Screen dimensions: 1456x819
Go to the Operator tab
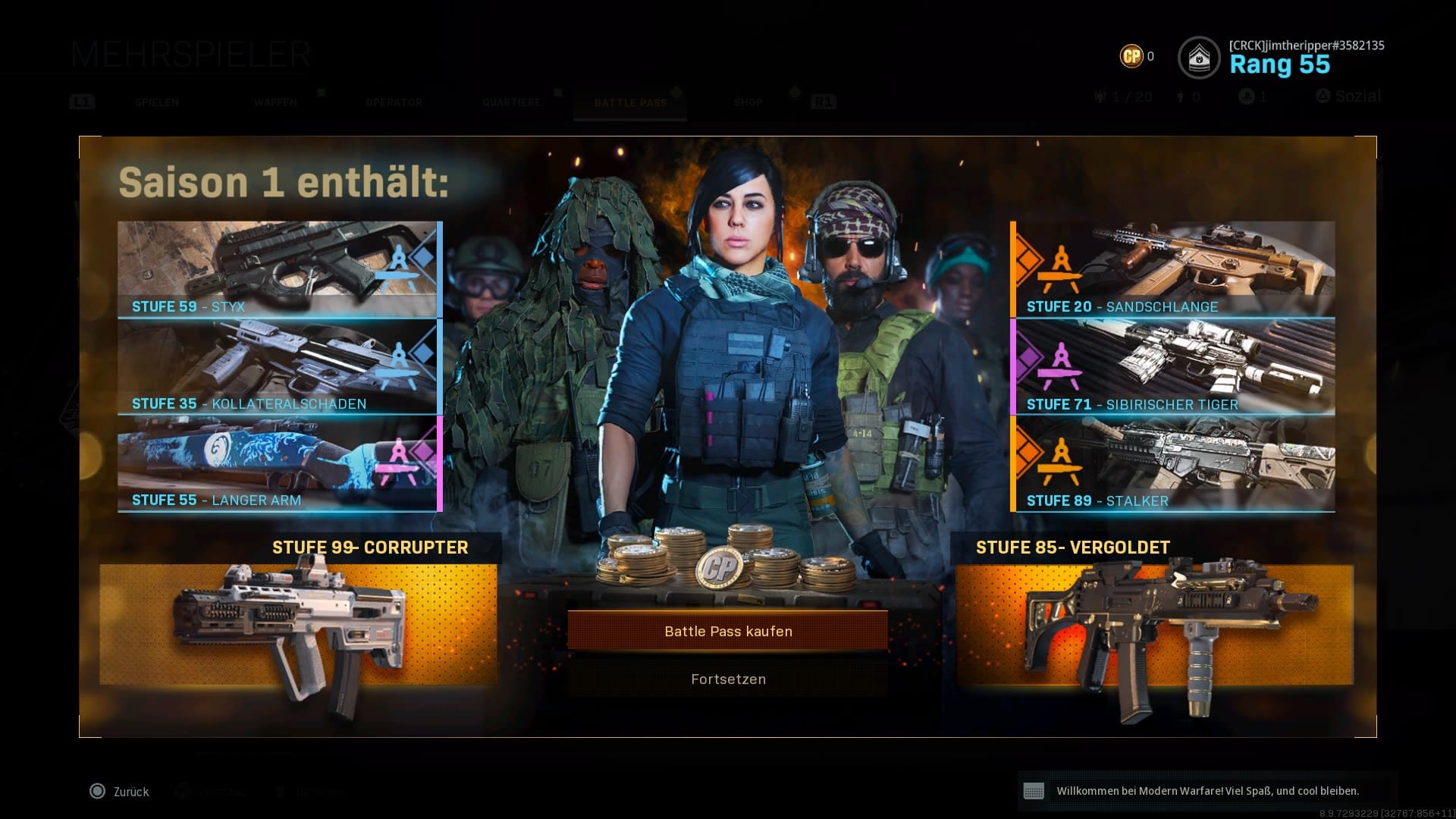click(394, 102)
